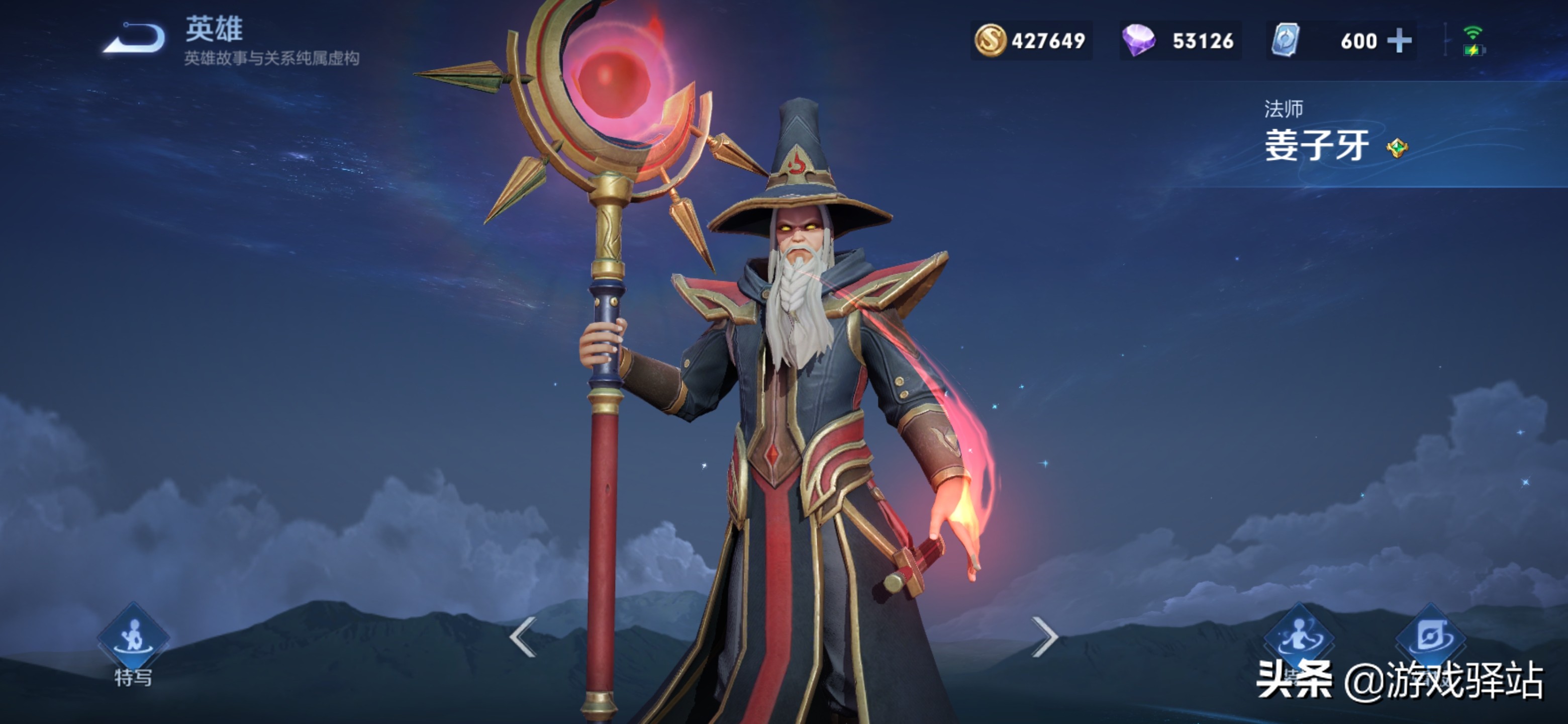Open the purple diamond currency
1568x724 pixels.
pos(1180,41)
